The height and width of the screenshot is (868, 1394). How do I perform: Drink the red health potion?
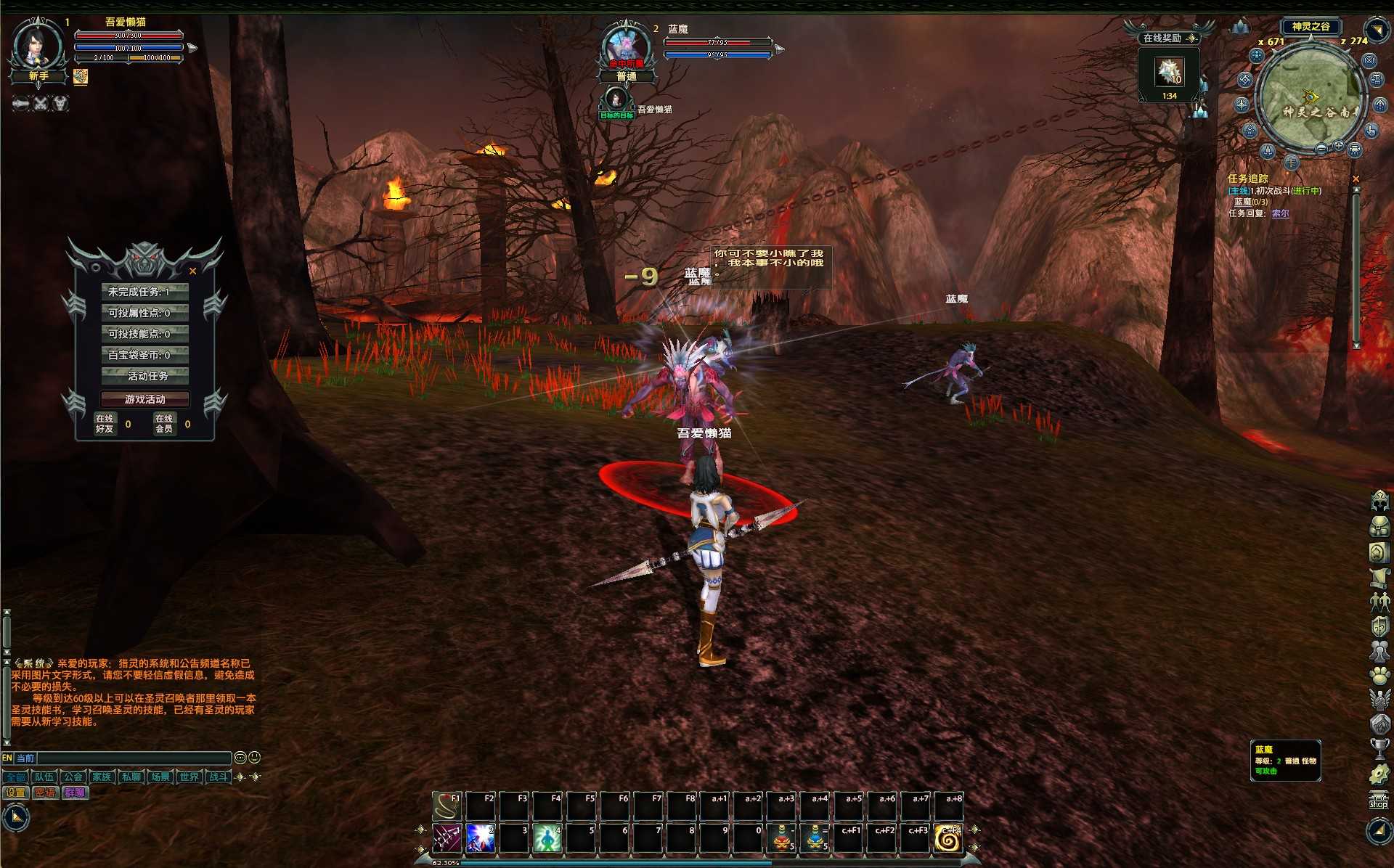coord(781,839)
